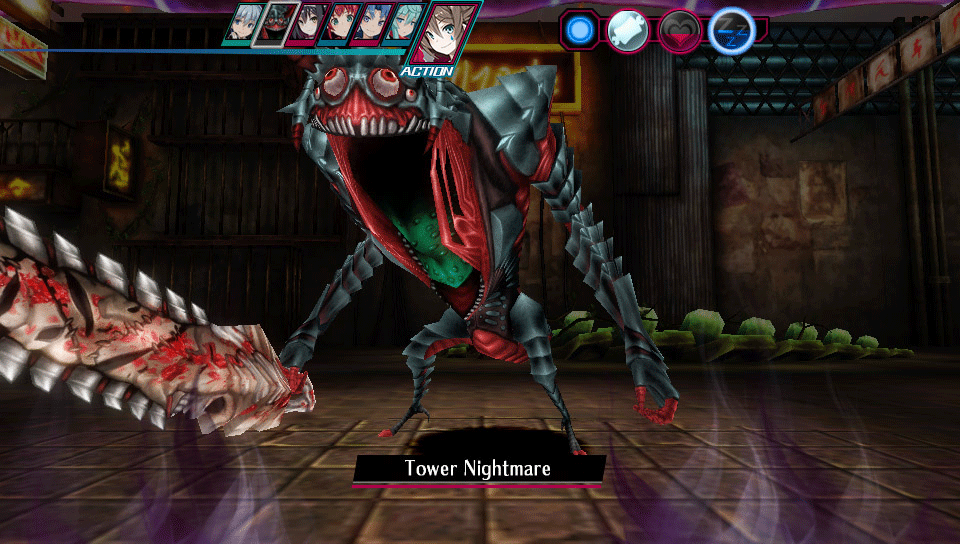Click the half-filled heart roulette icon
The width and height of the screenshot is (960, 544).
[678, 30]
